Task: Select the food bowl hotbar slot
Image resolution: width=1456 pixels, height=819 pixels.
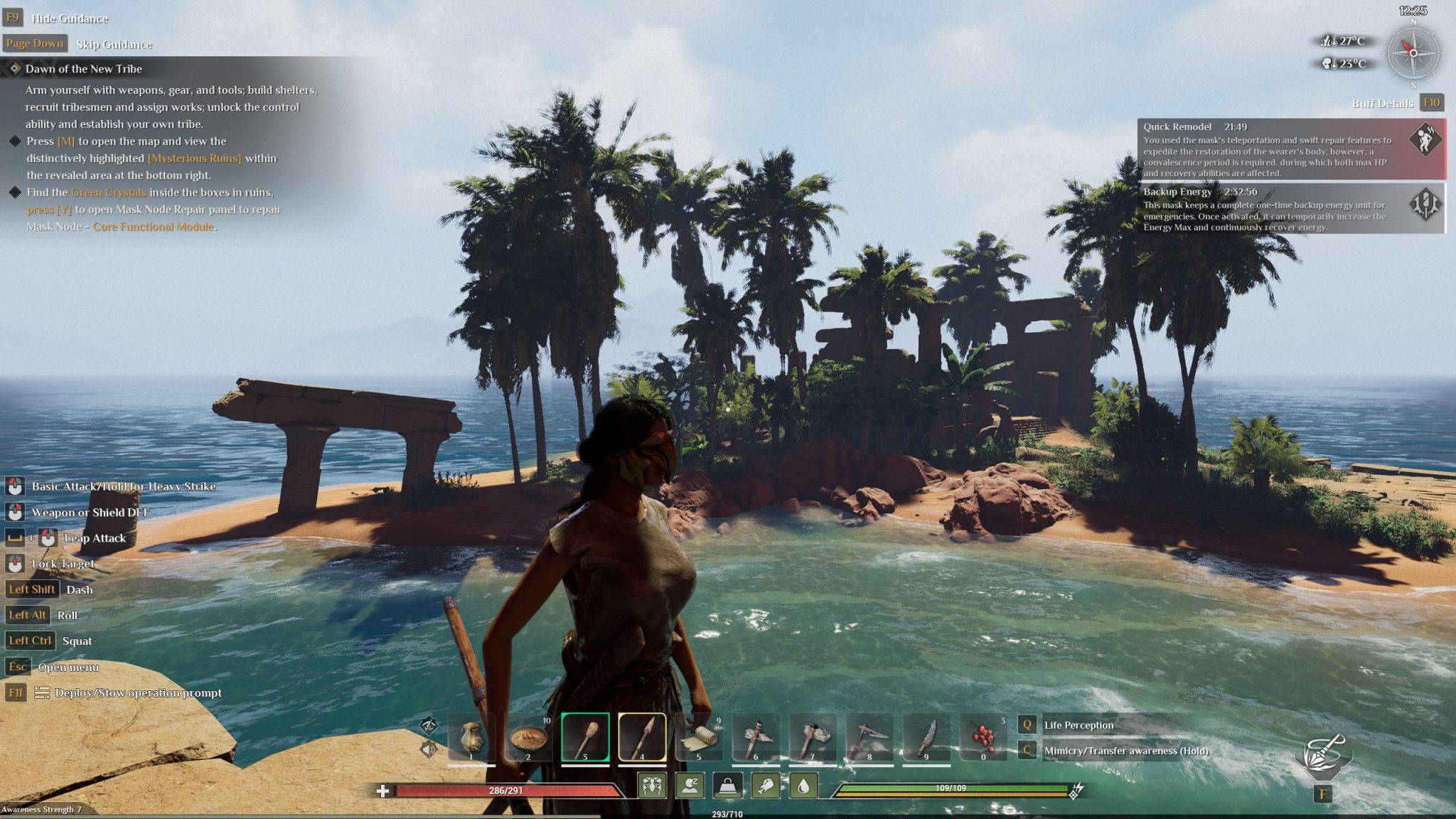Action: click(528, 737)
